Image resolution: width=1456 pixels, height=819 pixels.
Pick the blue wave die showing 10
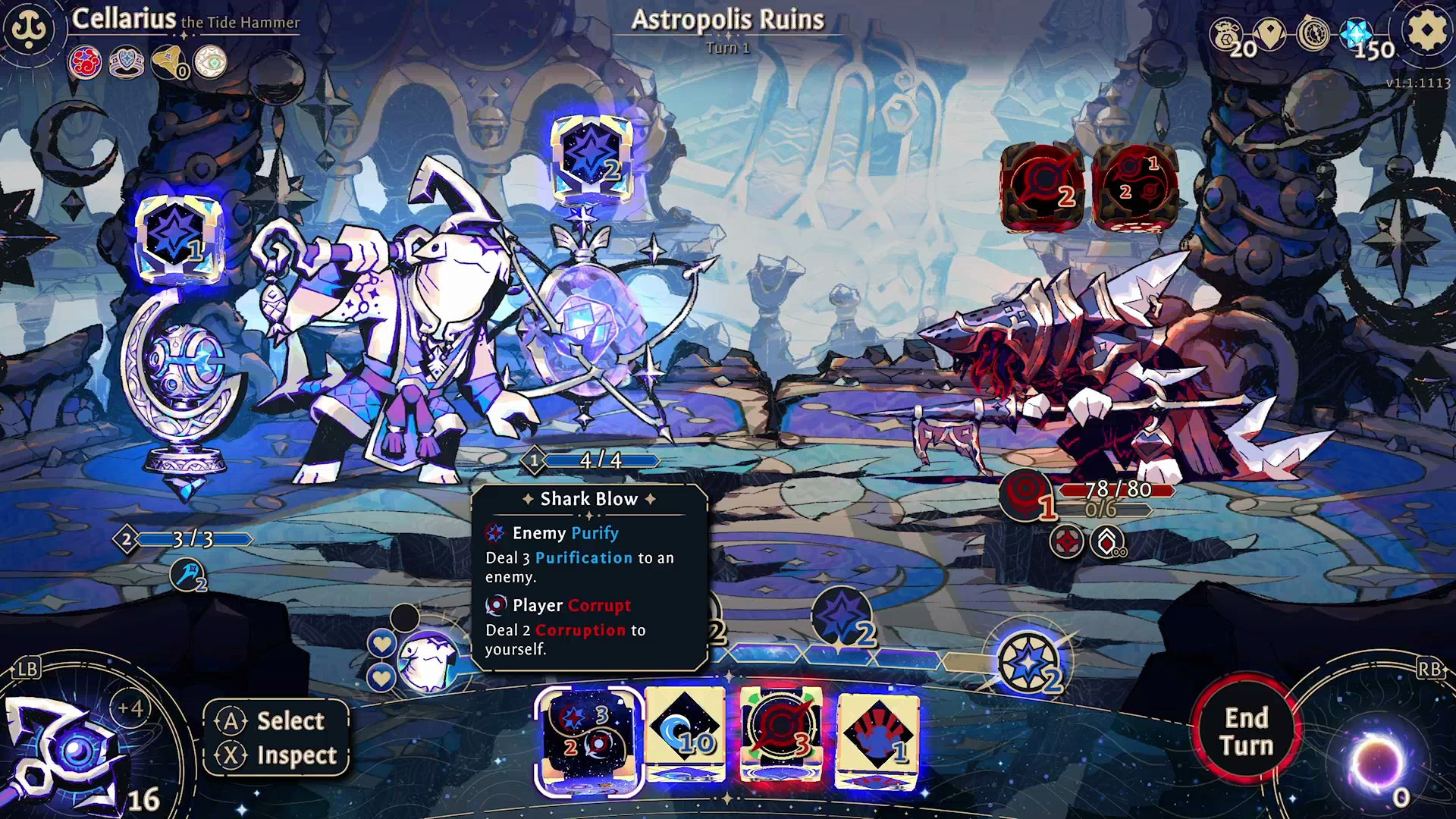click(685, 733)
